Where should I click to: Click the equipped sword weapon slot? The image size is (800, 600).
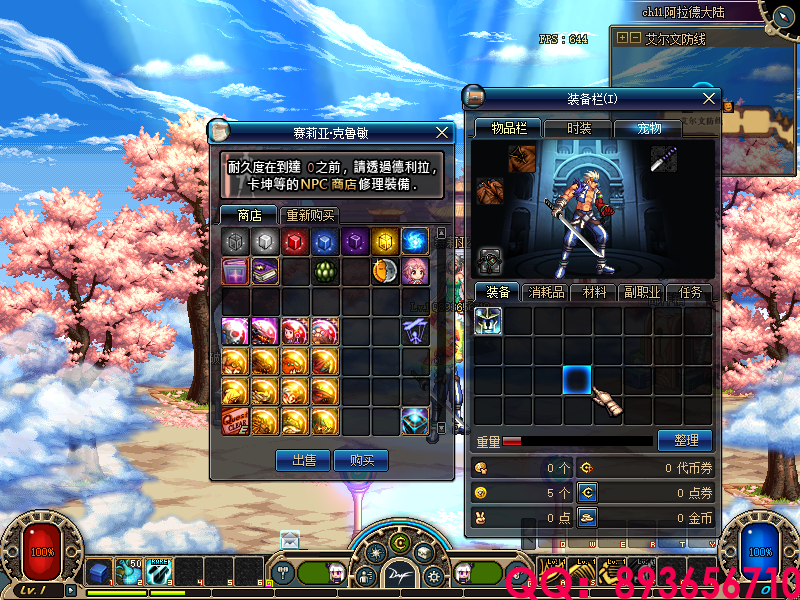point(665,159)
